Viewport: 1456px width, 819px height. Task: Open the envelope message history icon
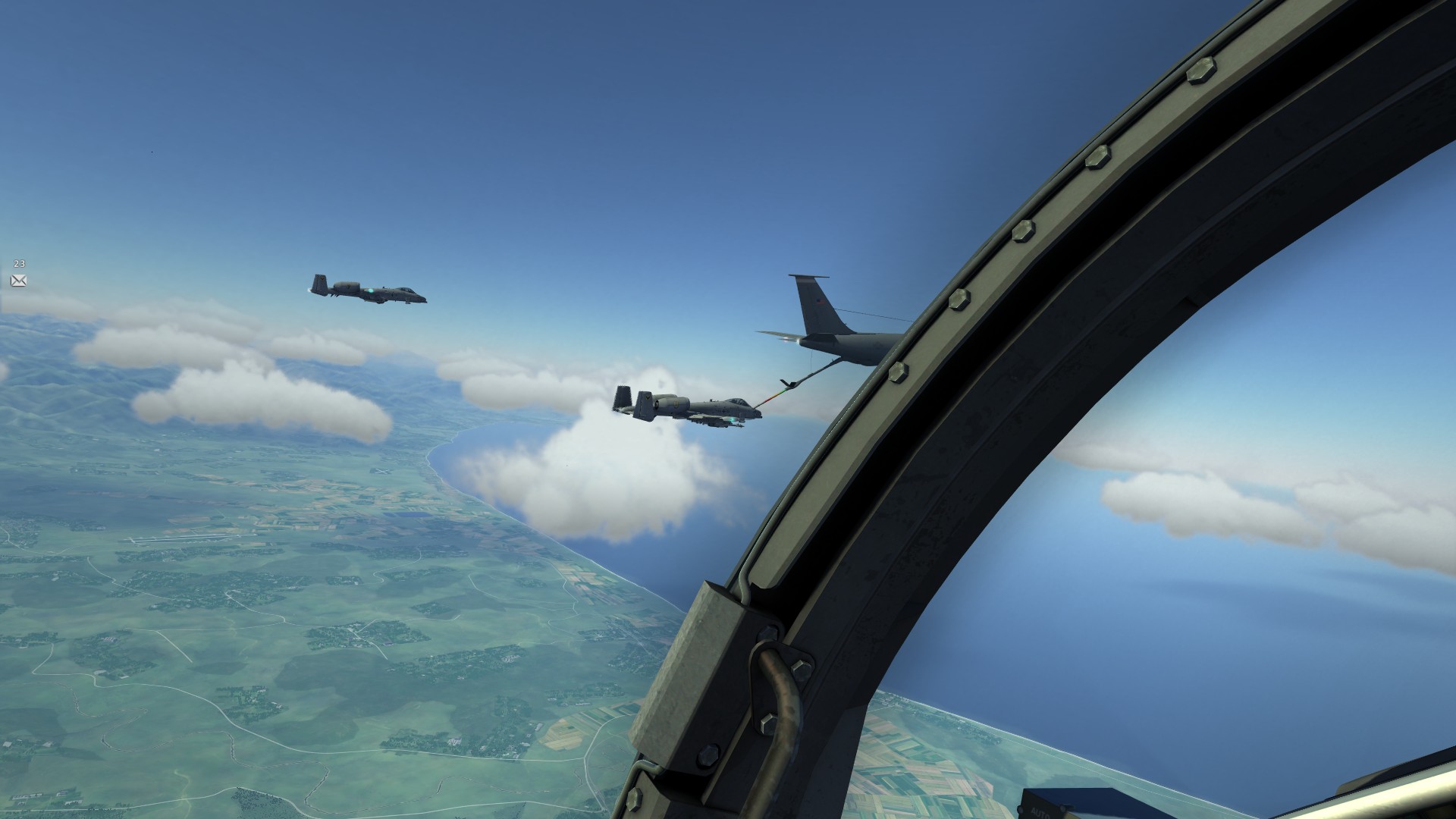point(19,281)
